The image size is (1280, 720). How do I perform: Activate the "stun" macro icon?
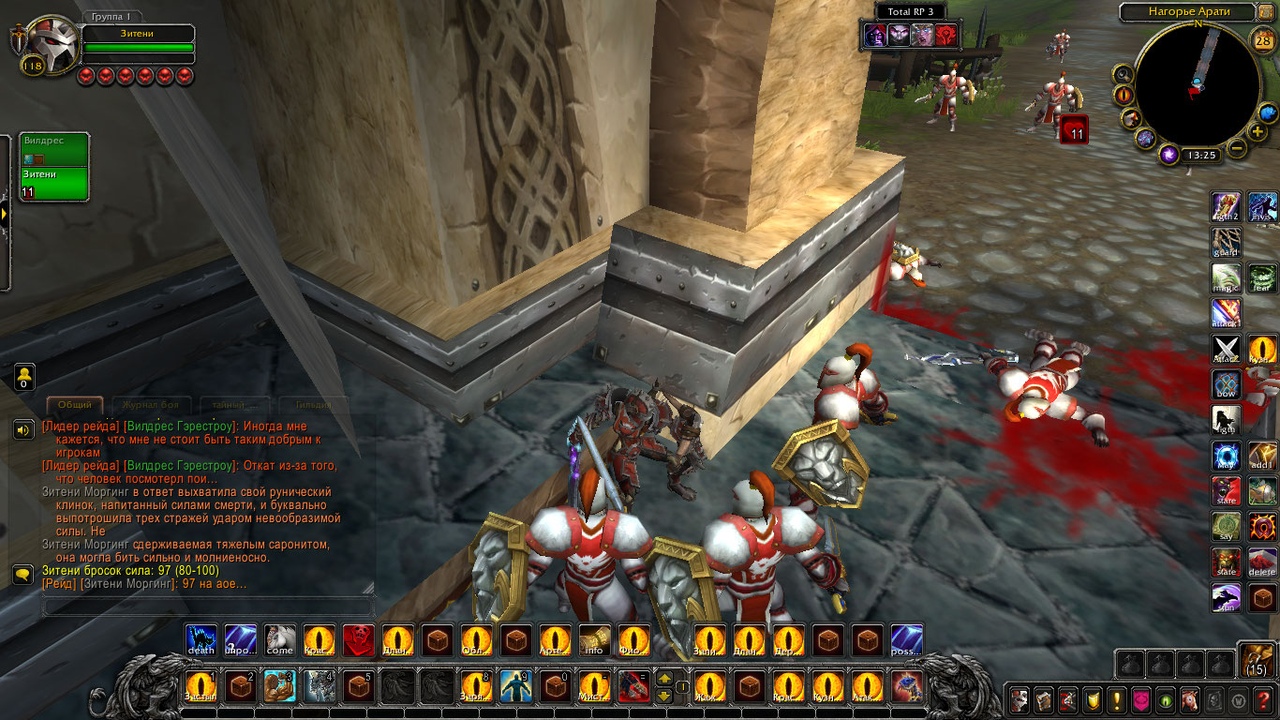pos(1226,598)
